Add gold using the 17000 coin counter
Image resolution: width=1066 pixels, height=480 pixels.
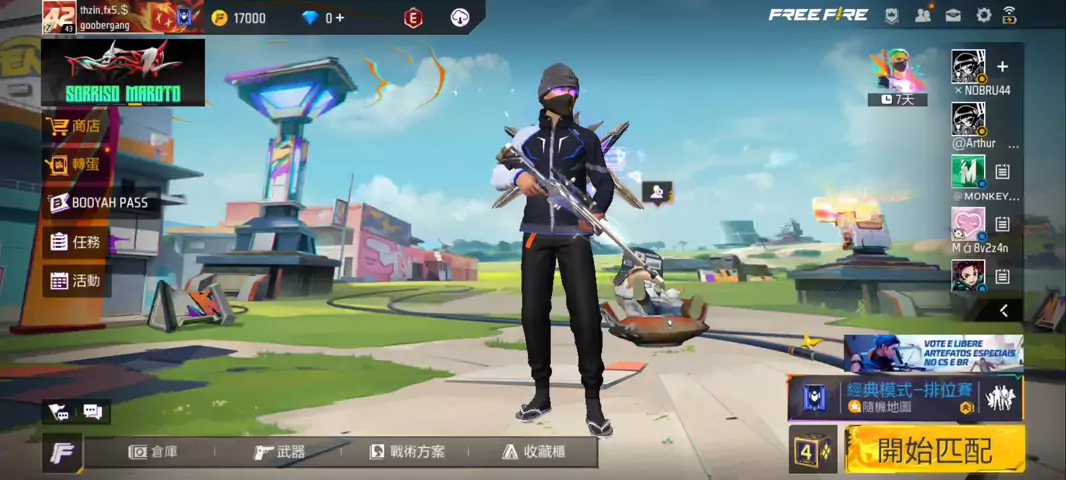(x=238, y=18)
